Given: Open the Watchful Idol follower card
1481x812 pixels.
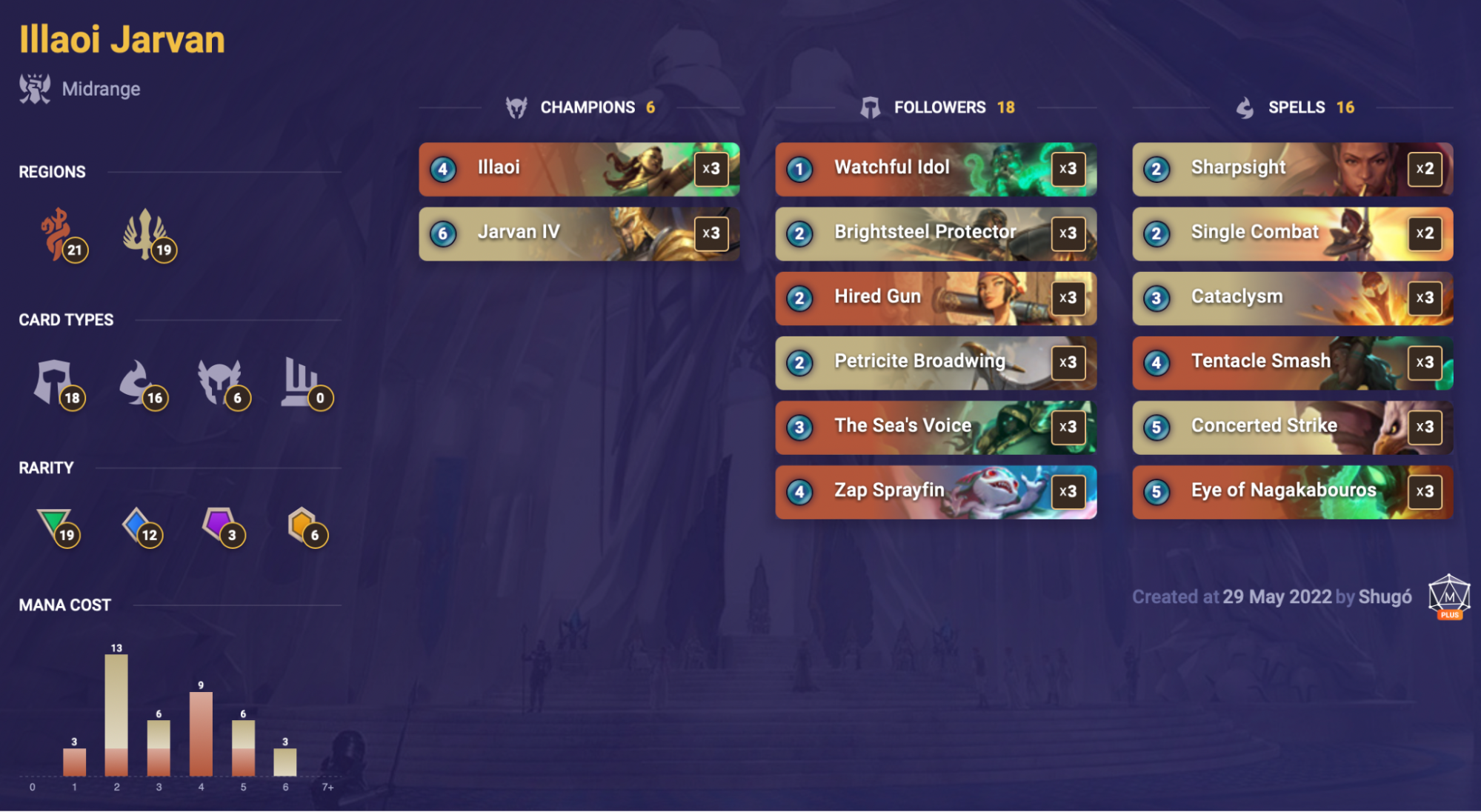Looking at the screenshot, I should tap(935, 169).
